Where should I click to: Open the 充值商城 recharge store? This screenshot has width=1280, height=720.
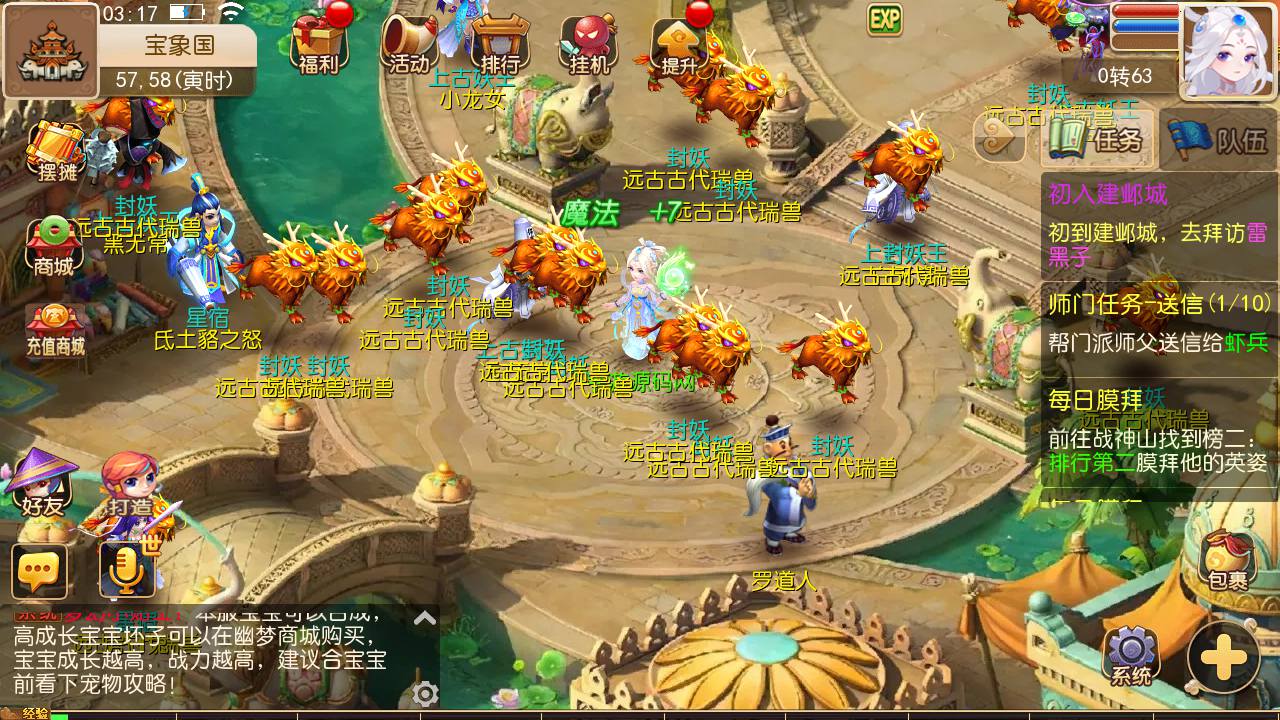56,330
